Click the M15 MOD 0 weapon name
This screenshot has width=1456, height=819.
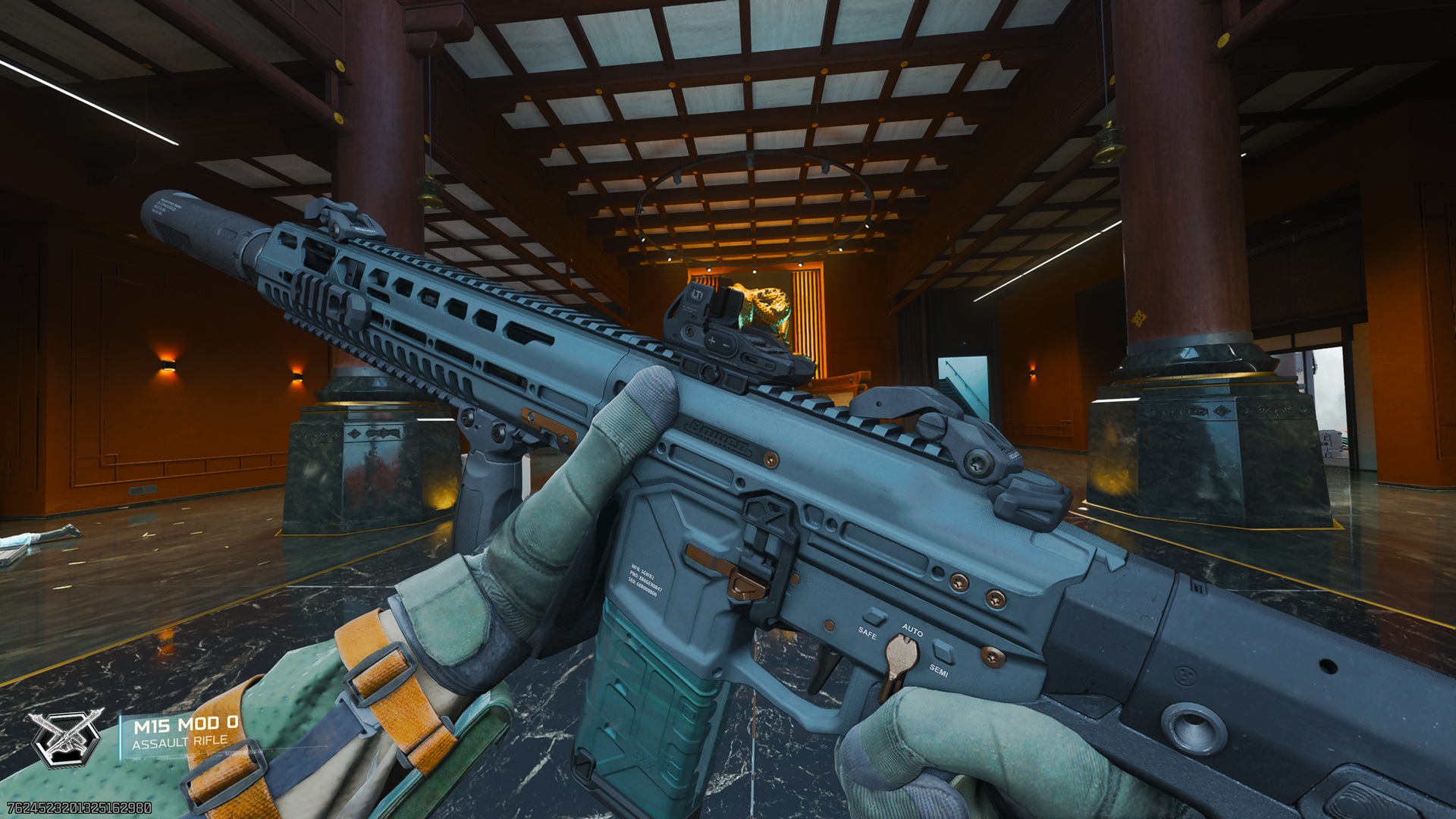(x=186, y=724)
